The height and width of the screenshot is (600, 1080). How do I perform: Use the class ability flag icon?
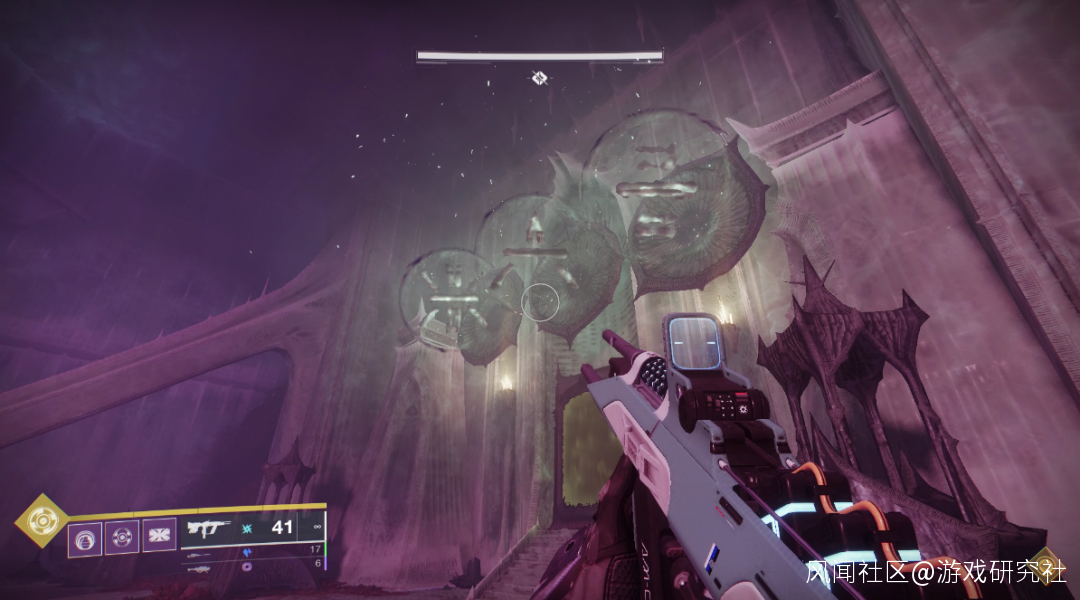tap(159, 535)
